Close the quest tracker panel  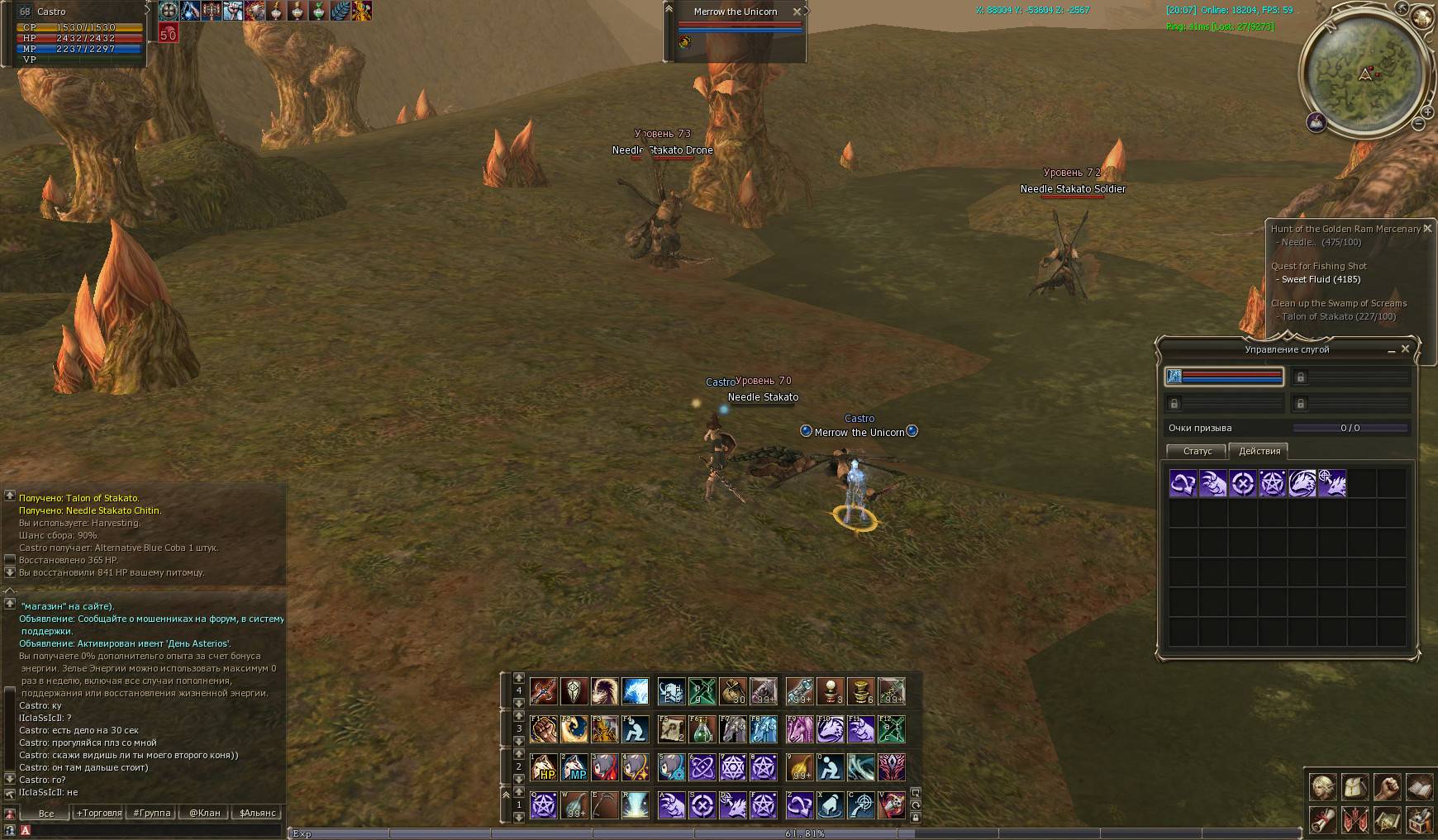1427,229
